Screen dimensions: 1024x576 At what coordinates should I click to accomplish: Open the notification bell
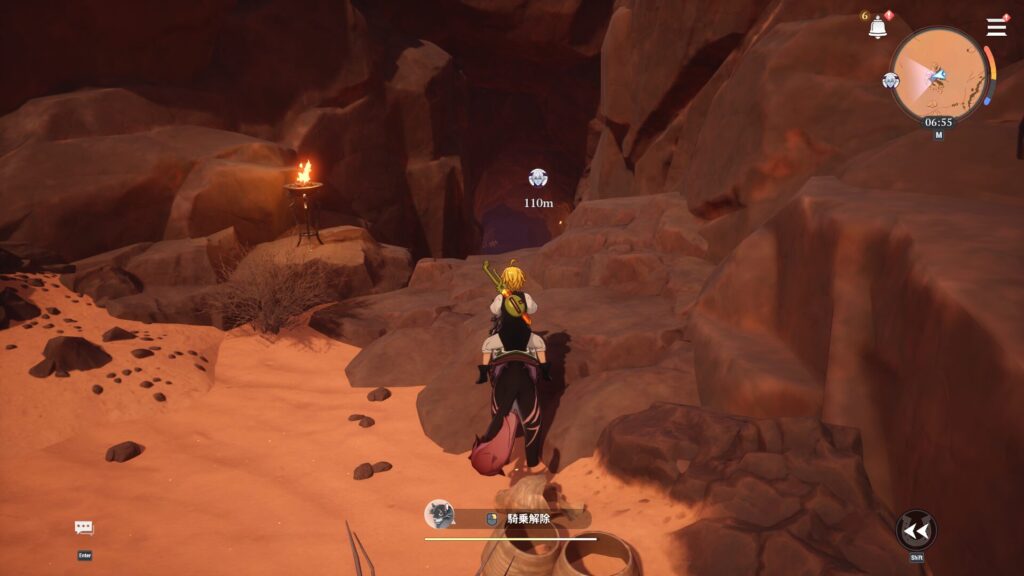tap(877, 28)
